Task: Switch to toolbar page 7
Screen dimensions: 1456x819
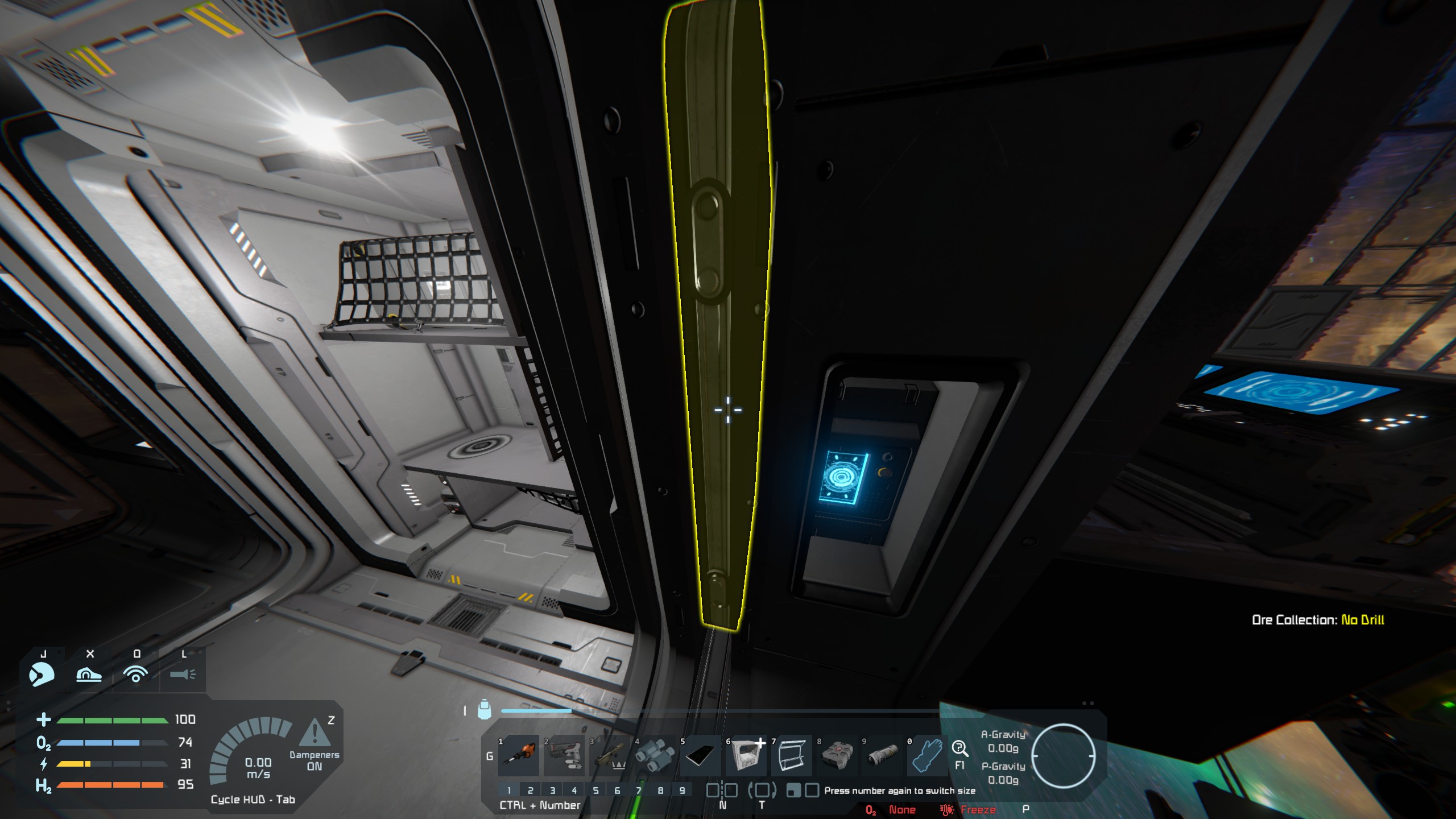Action: point(639,791)
